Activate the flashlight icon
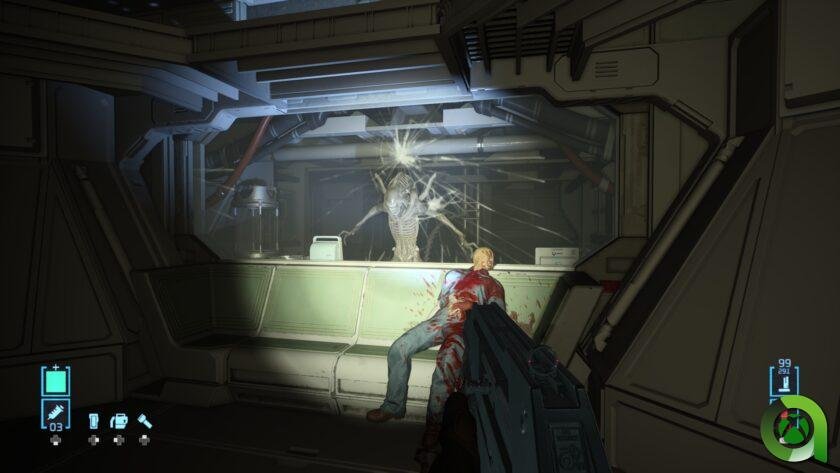 (x=144, y=421)
